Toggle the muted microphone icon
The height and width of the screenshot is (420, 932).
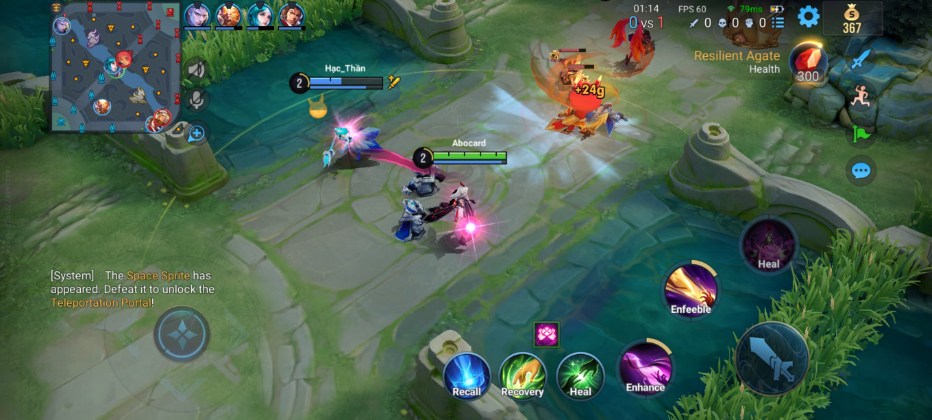click(x=196, y=100)
